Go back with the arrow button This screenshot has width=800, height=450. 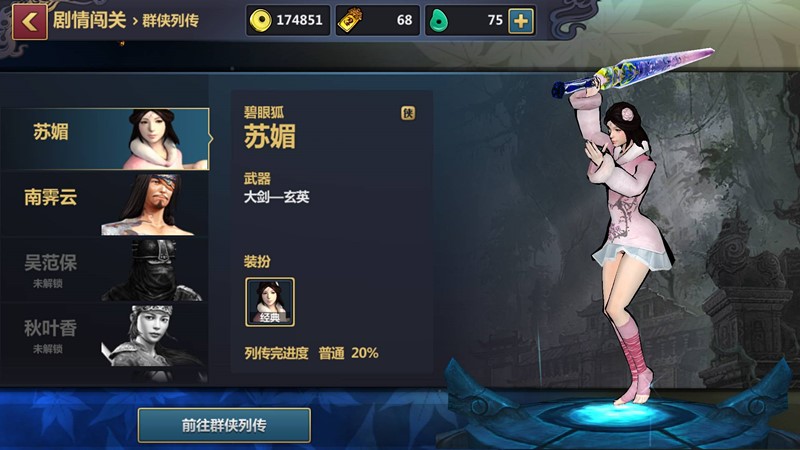coord(30,21)
